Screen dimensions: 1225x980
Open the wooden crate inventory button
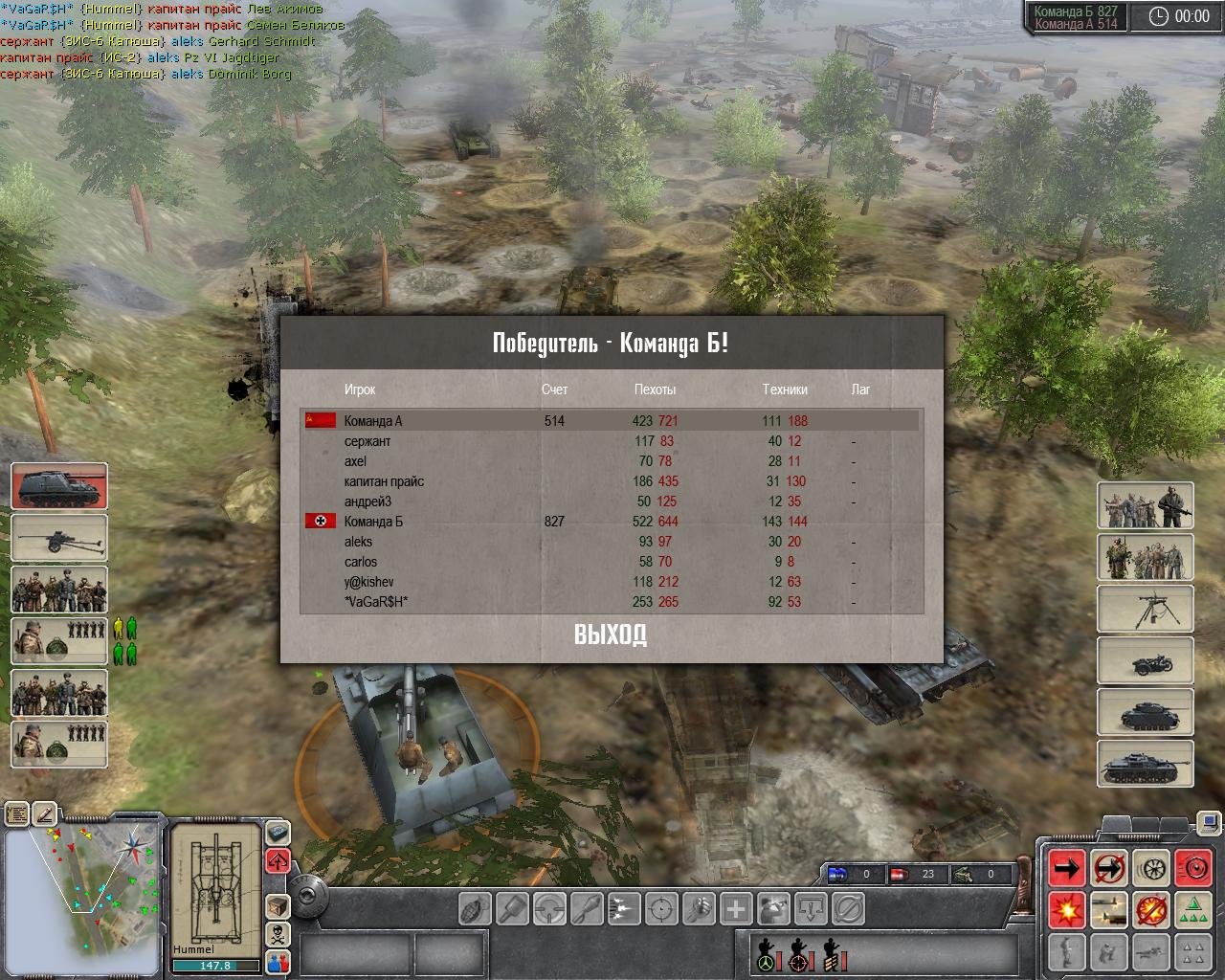click(278, 905)
